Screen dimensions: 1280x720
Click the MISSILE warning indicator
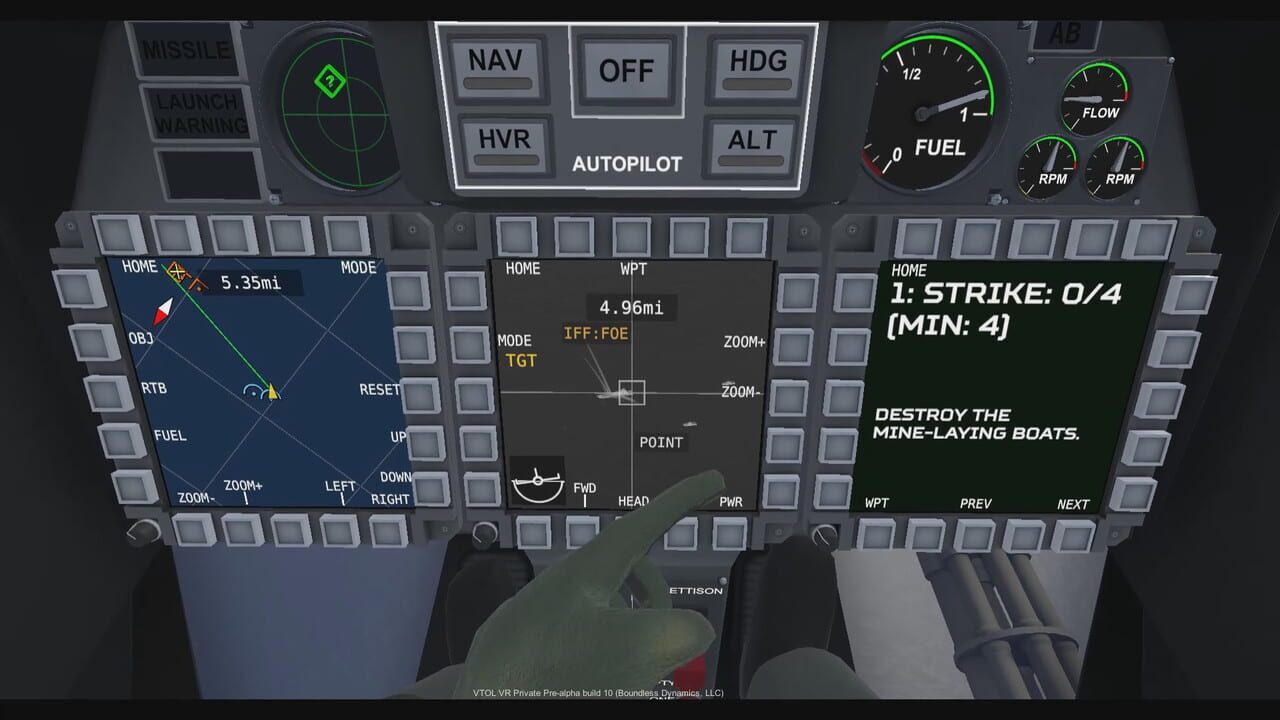tap(186, 48)
